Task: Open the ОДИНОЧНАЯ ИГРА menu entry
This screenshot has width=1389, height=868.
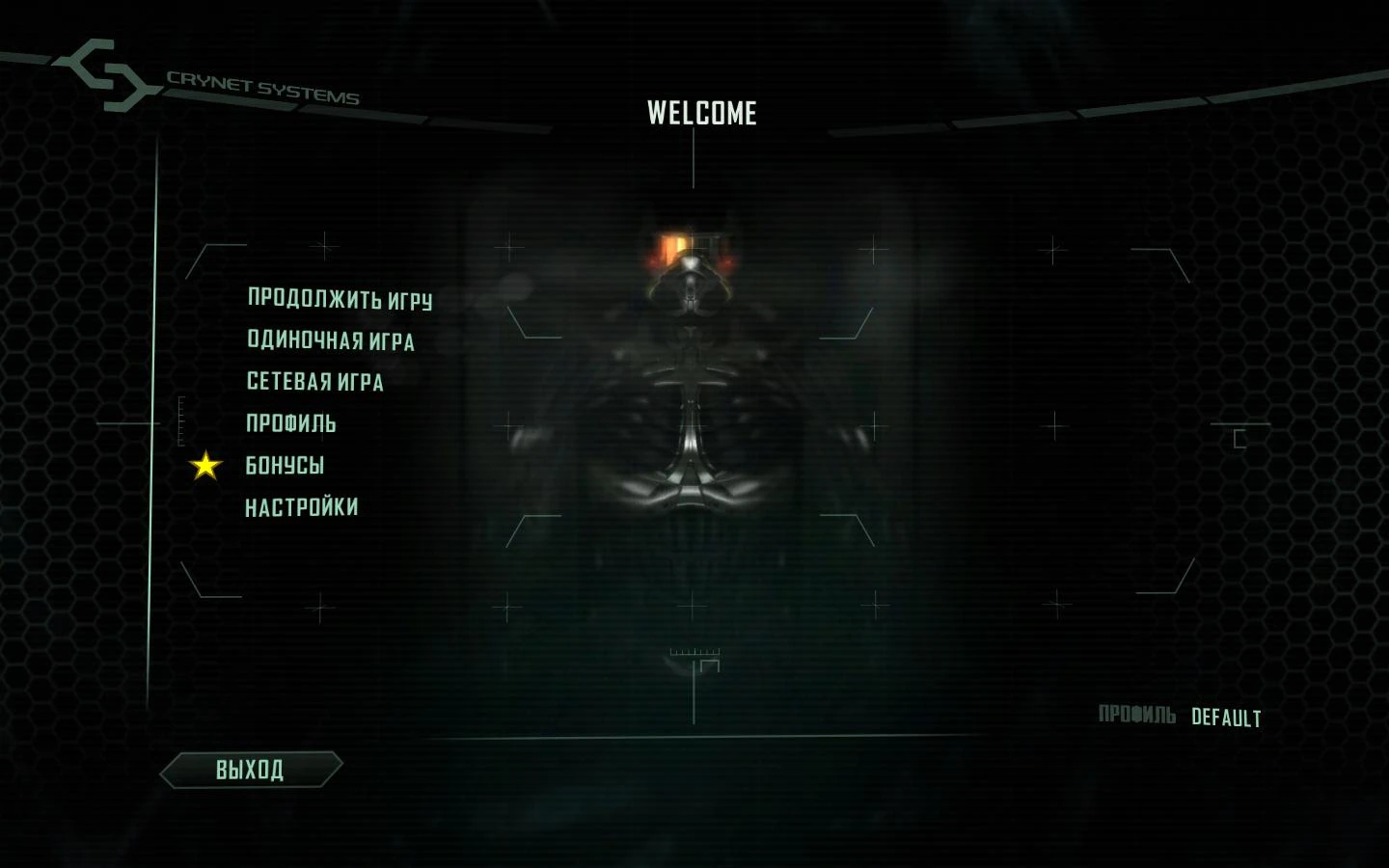Action: click(x=330, y=341)
